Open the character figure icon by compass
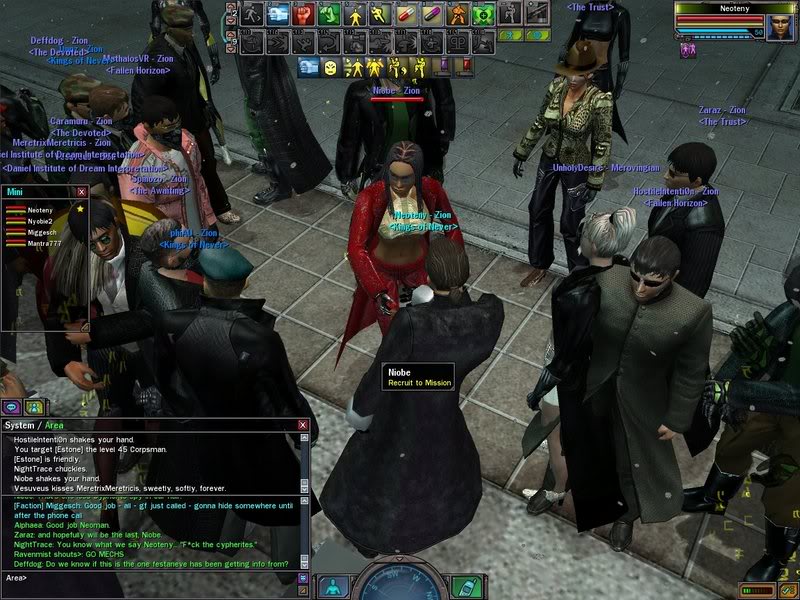Viewport: 800px width, 600px height. pos(333,586)
